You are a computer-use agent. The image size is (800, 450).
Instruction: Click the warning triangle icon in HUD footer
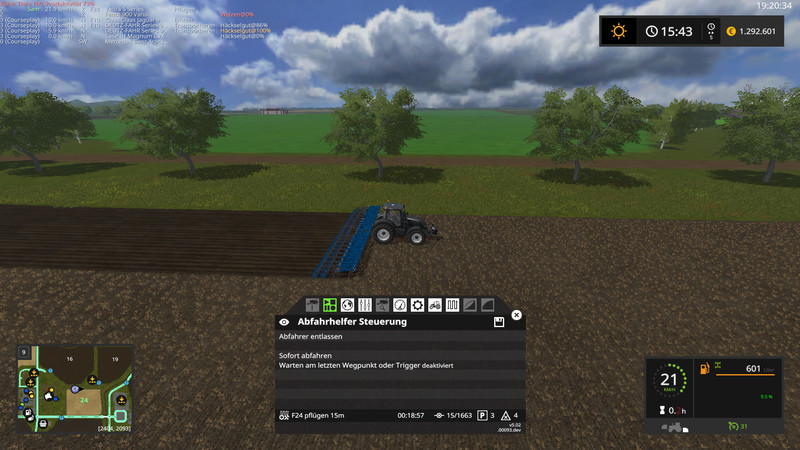pos(507,414)
